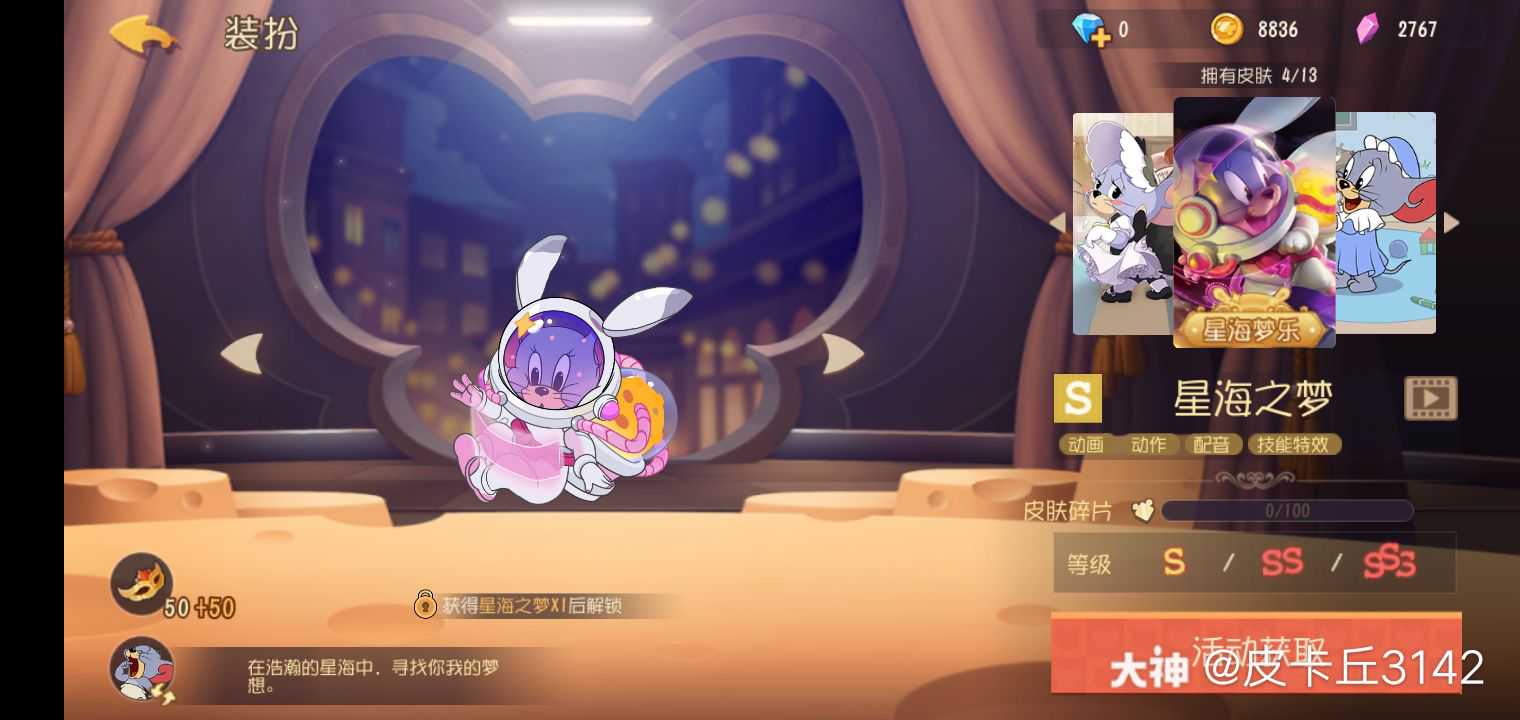This screenshot has height=720, width=1520.
Task: Click the locked 获得星海之梦XI后解锁 text
Action: tap(535, 606)
